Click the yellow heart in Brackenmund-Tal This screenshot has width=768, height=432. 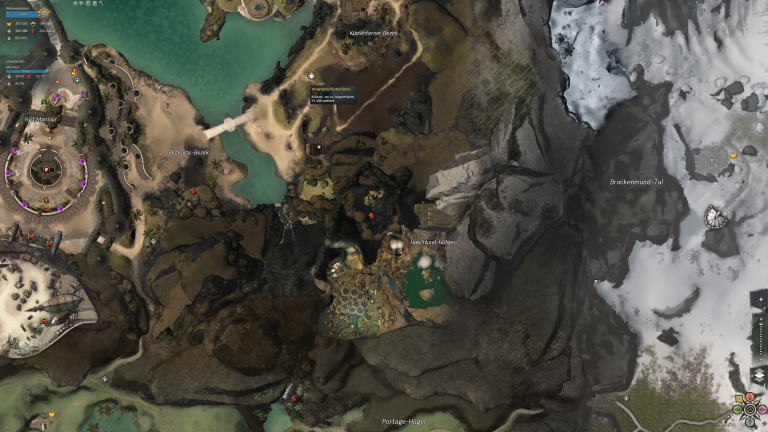point(733,156)
